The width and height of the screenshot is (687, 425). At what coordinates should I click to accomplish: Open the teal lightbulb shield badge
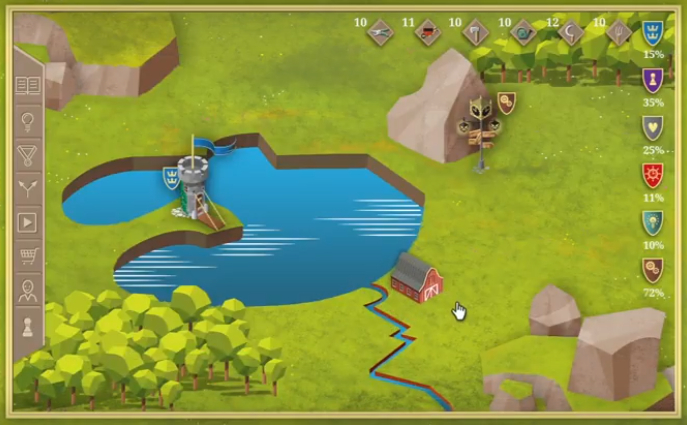[x=653, y=222]
